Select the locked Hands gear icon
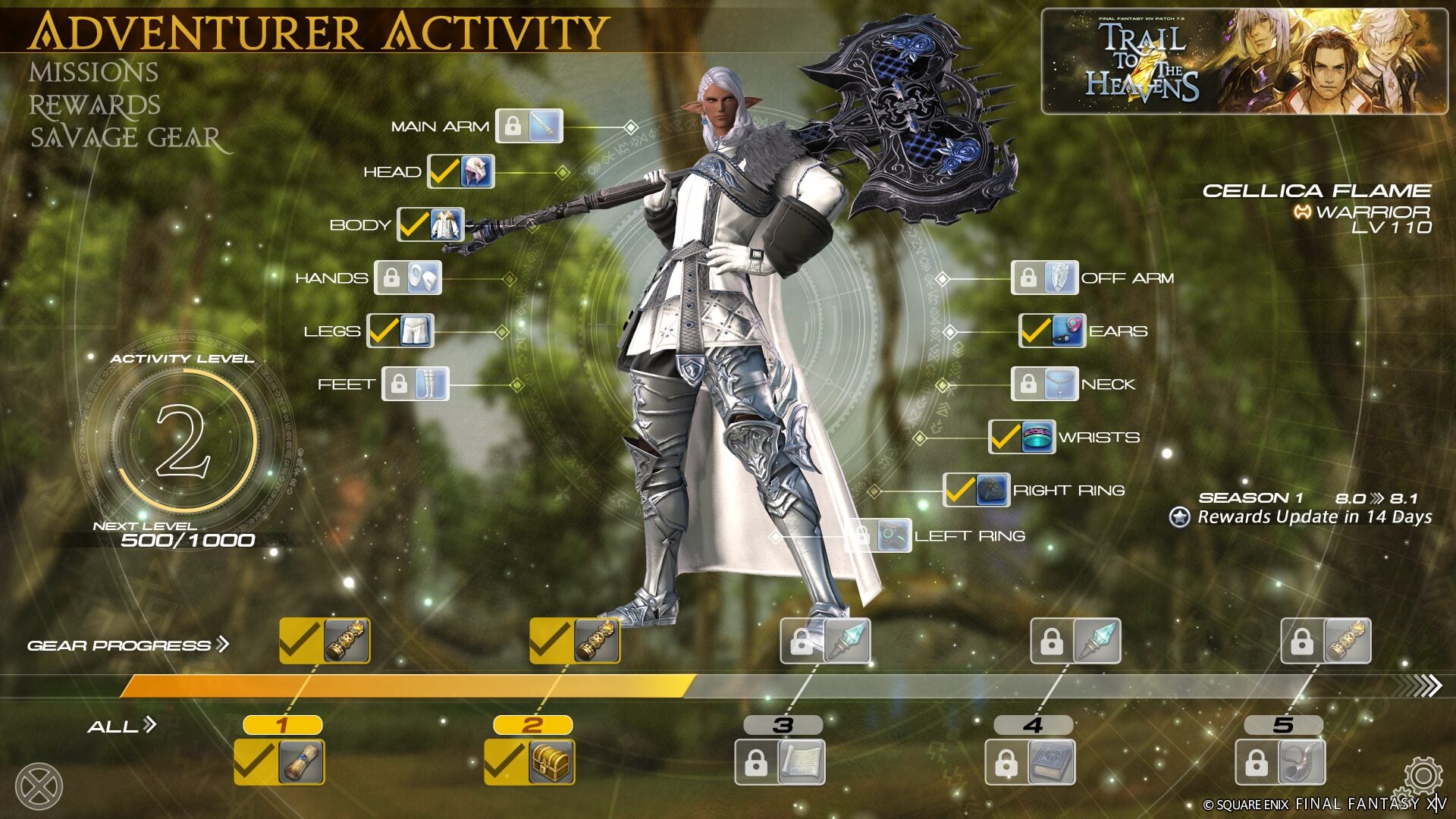Image resolution: width=1456 pixels, height=819 pixels. 425,278
